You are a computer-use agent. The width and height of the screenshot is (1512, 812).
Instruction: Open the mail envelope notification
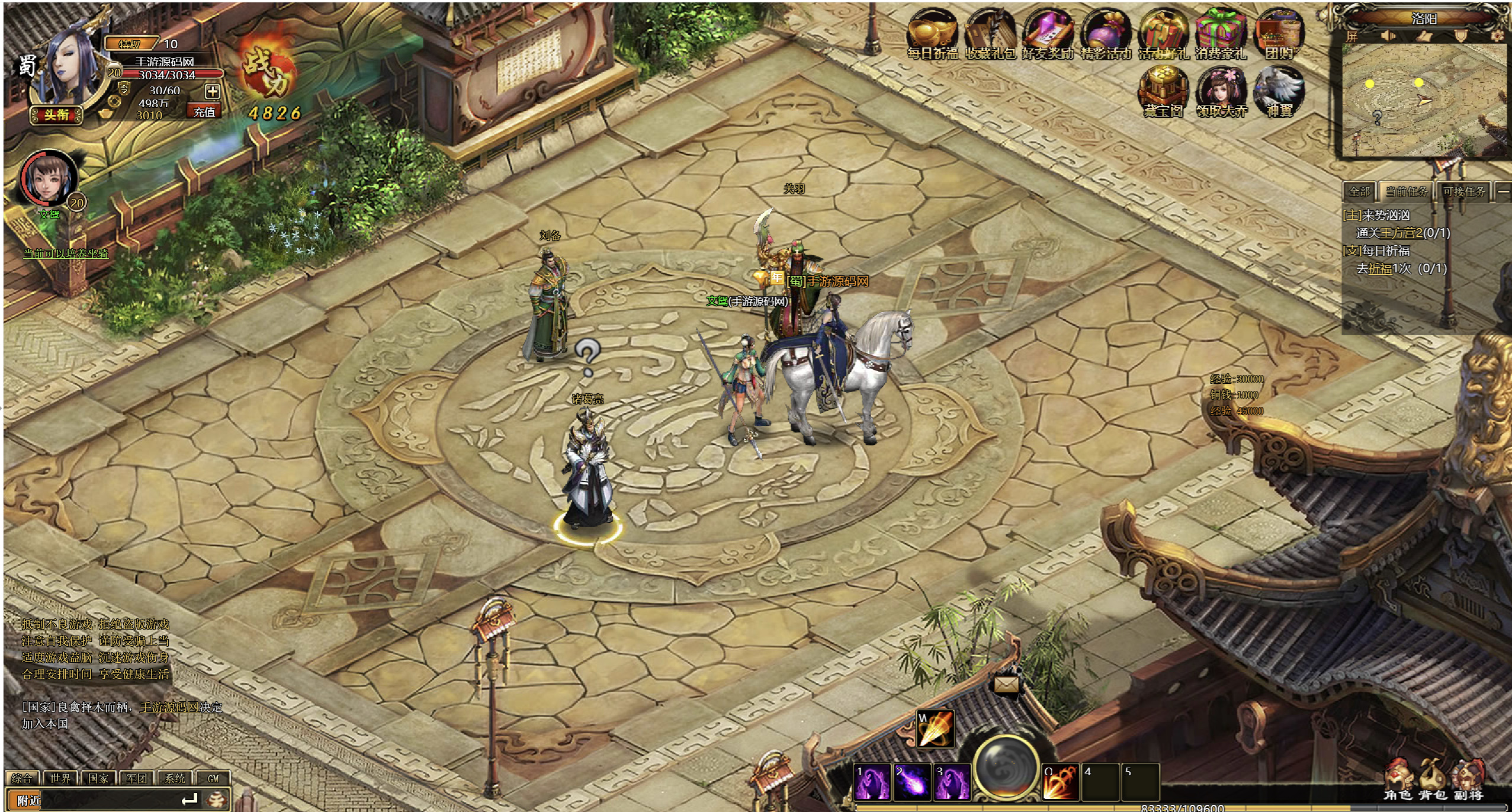coord(1006,685)
